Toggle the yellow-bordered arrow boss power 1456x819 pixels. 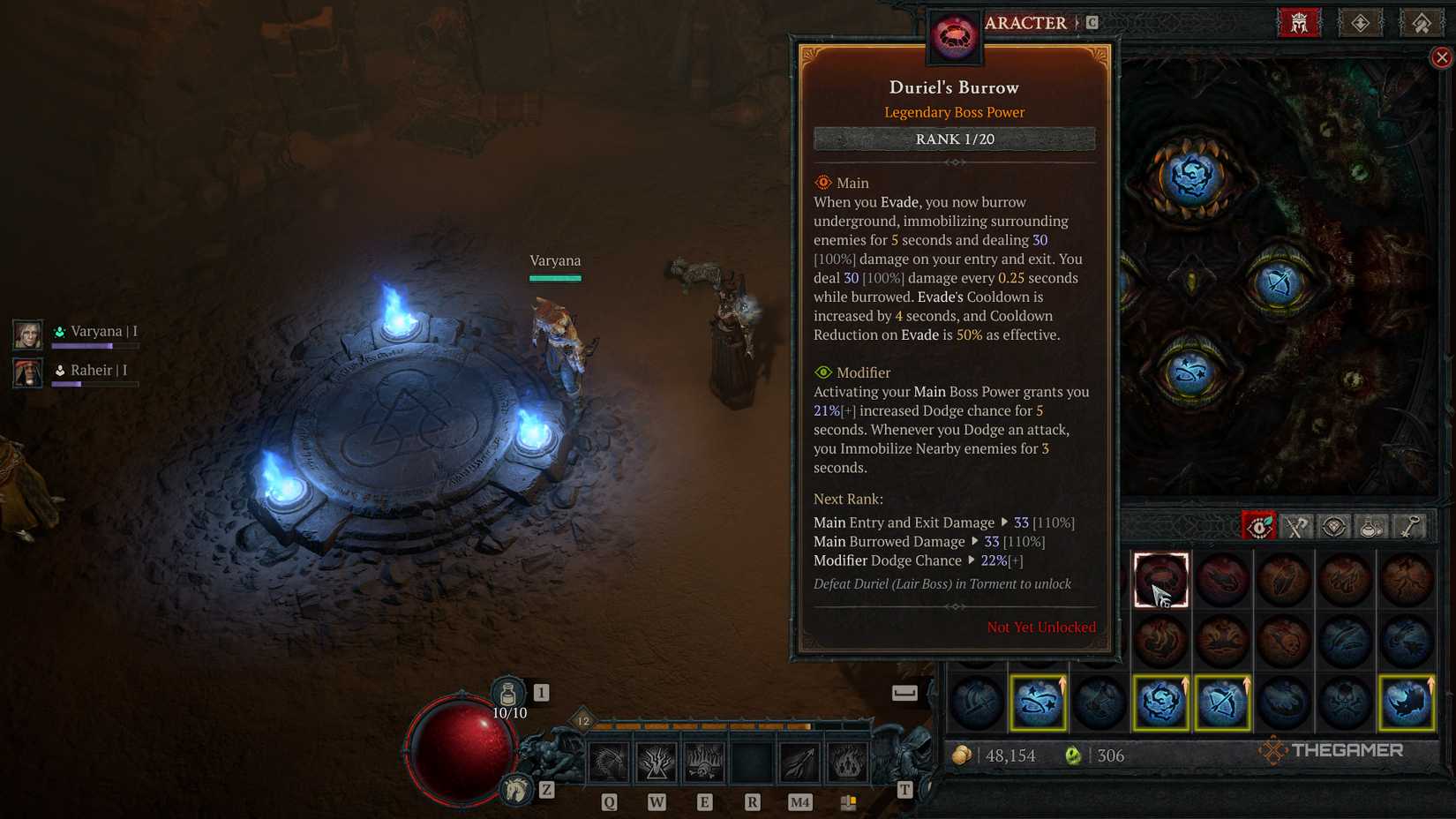(1223, 702)
